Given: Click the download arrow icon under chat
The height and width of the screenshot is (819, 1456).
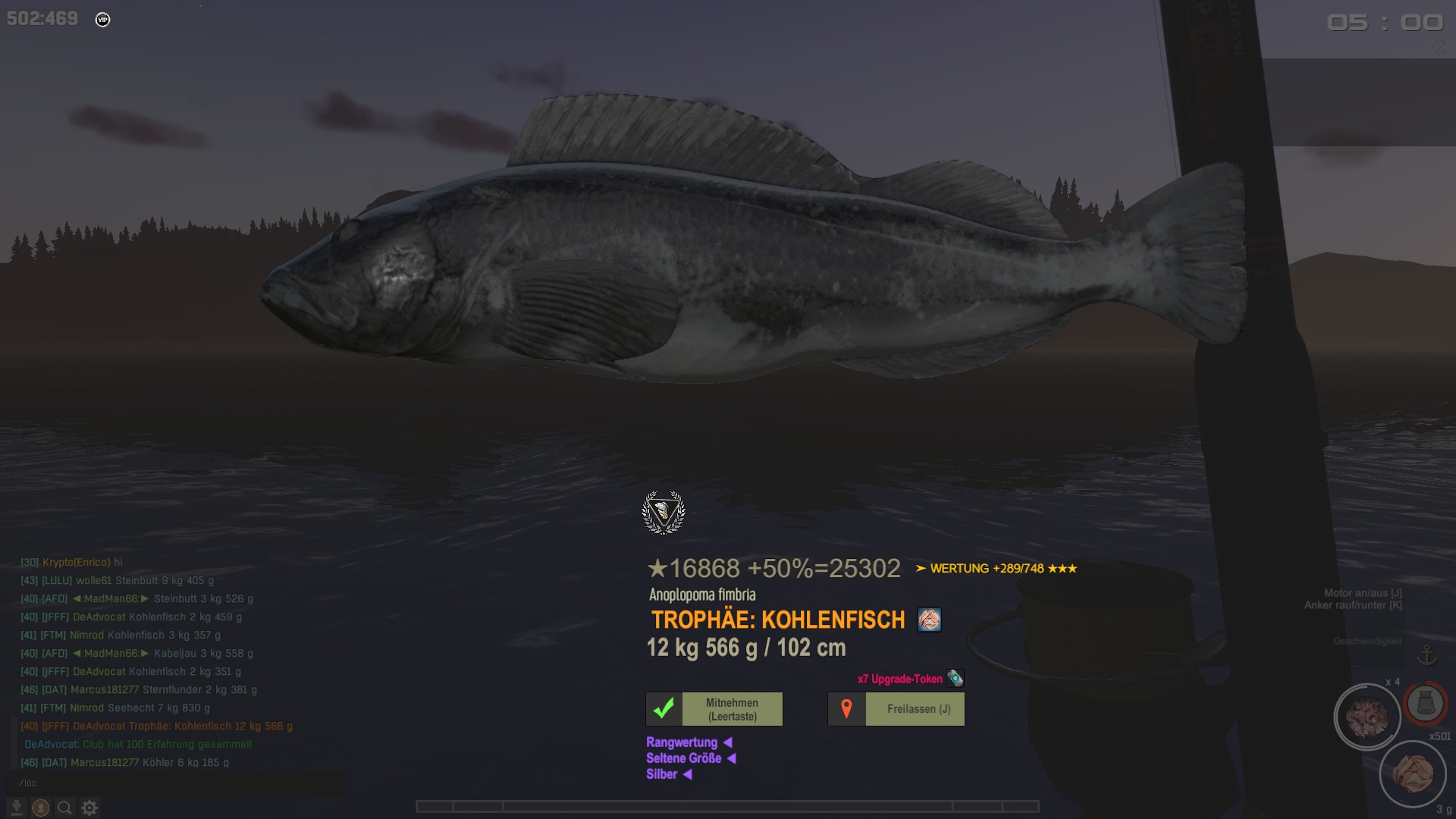Looking at the screenshot, I should pyautogui.click(x=17, y=808).
